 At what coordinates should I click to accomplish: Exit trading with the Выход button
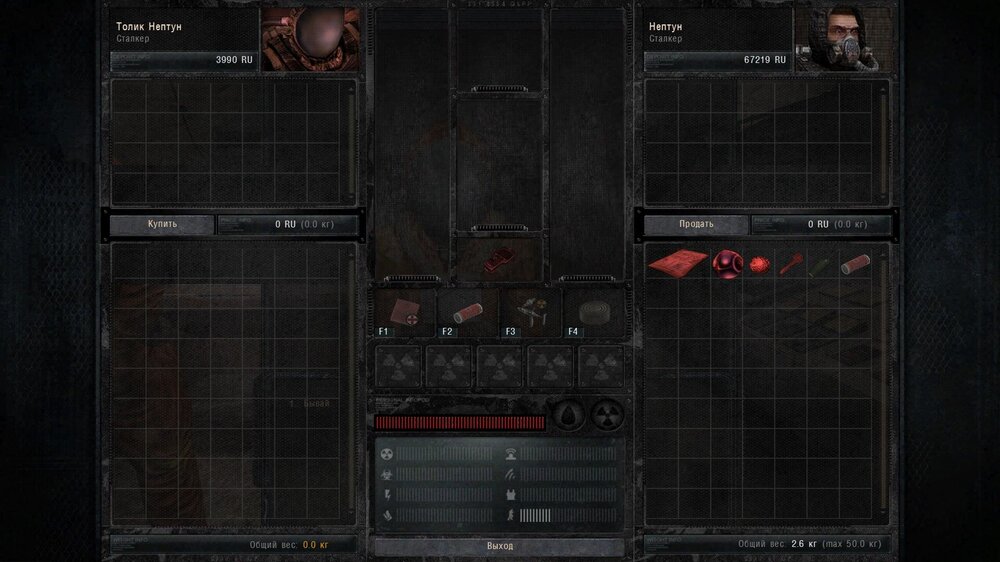point(500,546)
